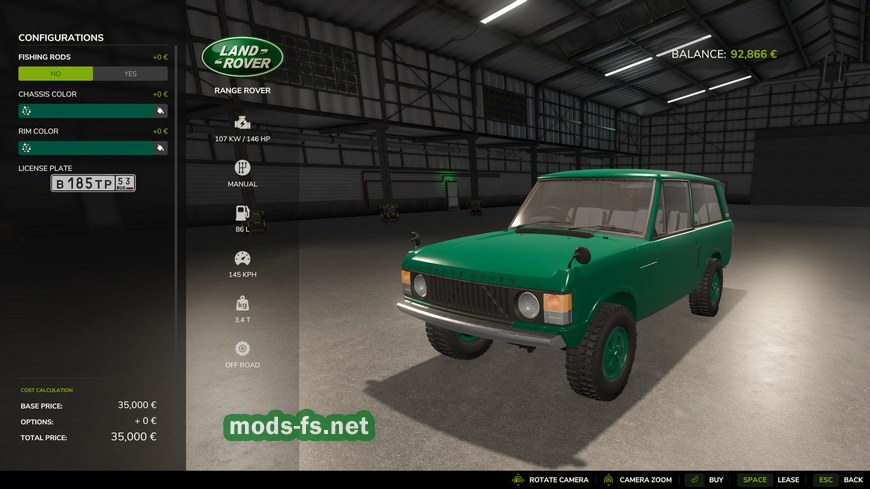Click the chassis color paint bucket icon
Screen dimensions: 870x489
click(160, 111)
